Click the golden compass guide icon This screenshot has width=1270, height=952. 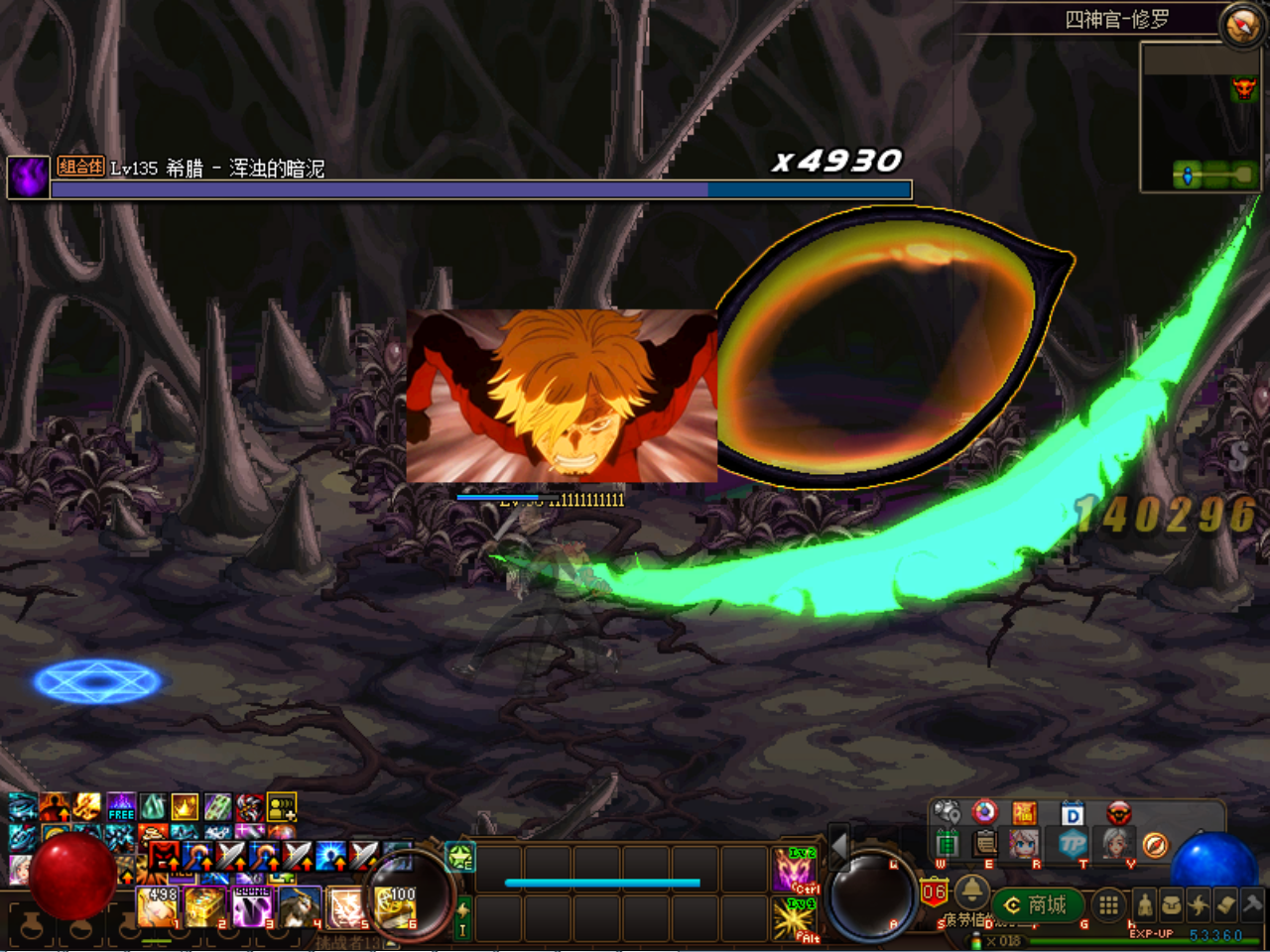pos(1156,845)
